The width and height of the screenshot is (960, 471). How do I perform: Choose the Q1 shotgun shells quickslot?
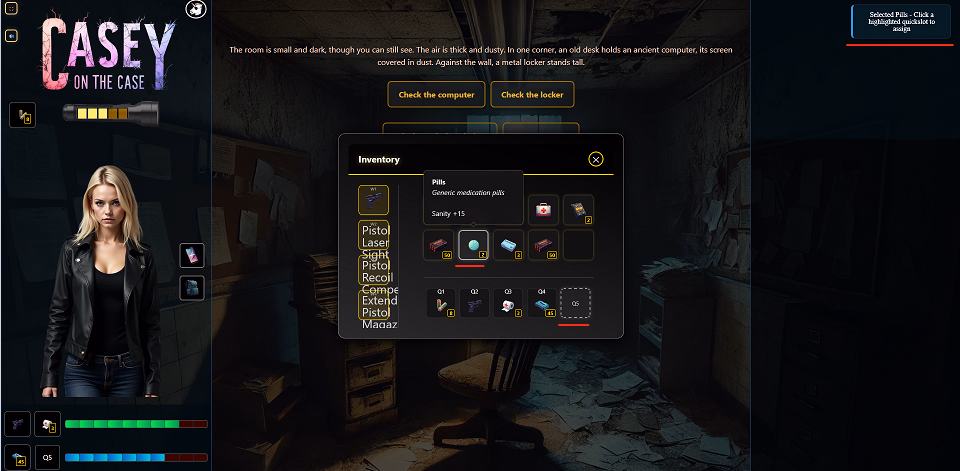(441, 303)
